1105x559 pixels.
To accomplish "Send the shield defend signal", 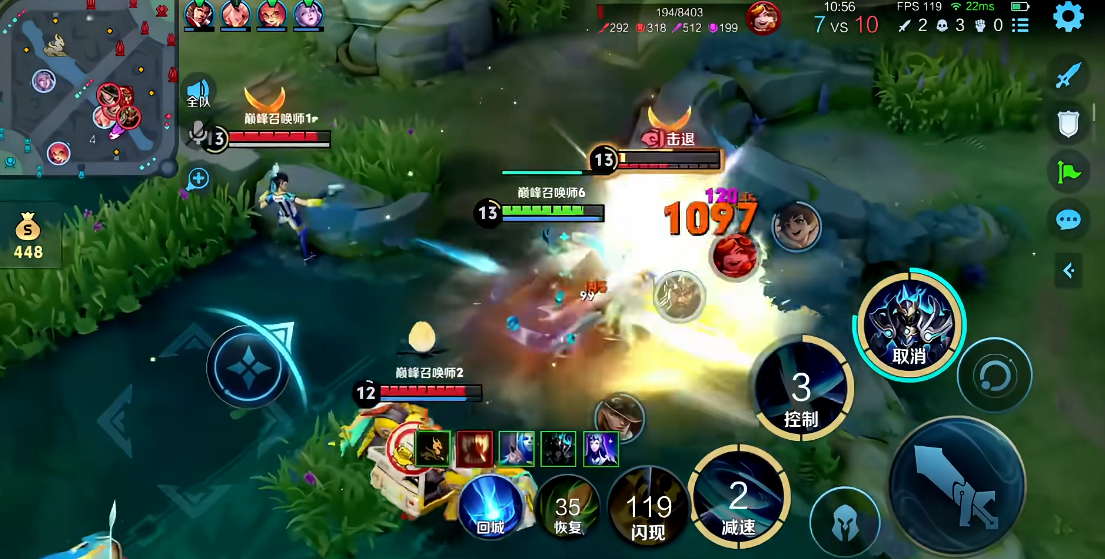I will pos(1069,123).
